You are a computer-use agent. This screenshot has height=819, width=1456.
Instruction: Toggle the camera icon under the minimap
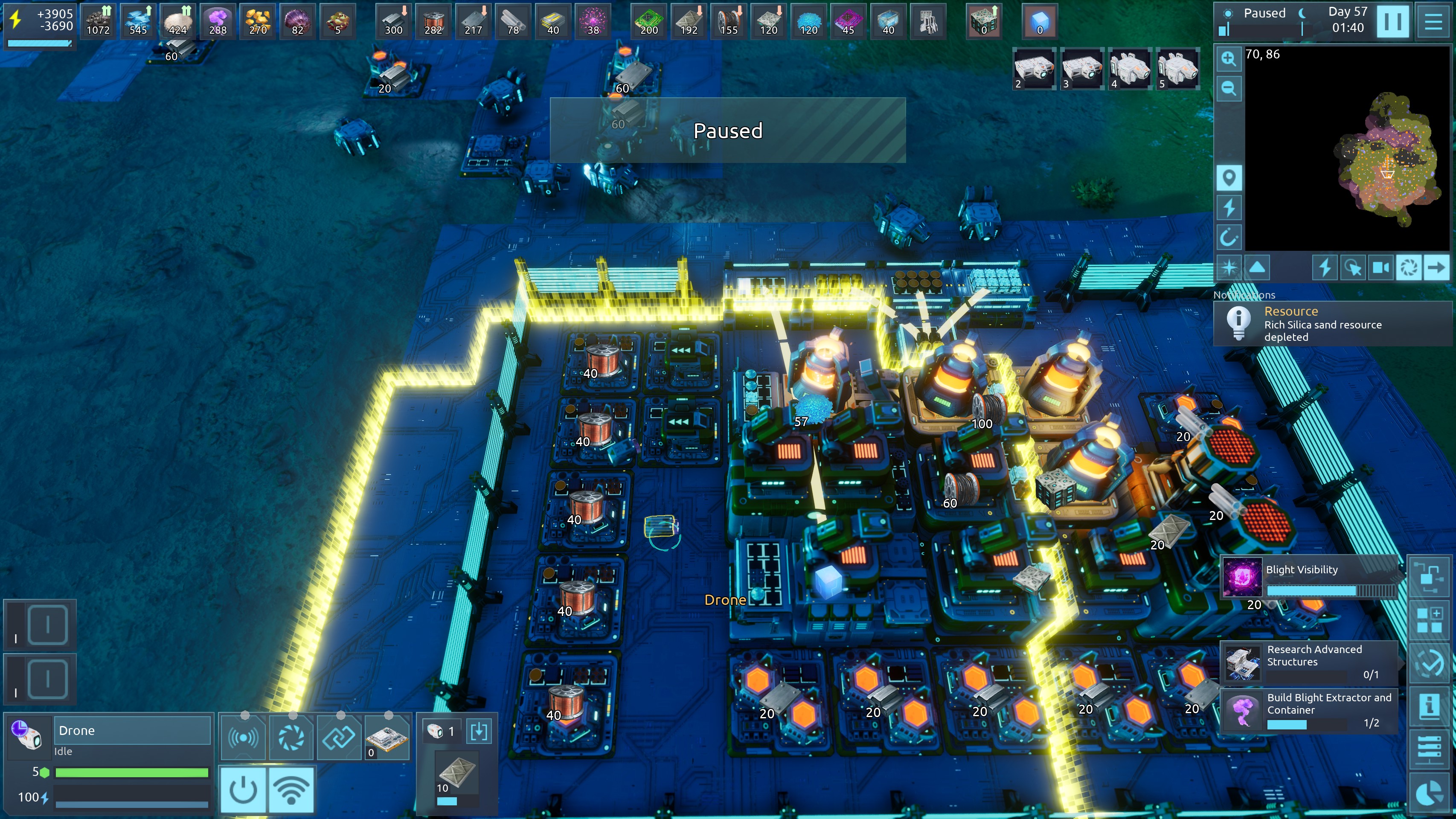pos(1380,267)
